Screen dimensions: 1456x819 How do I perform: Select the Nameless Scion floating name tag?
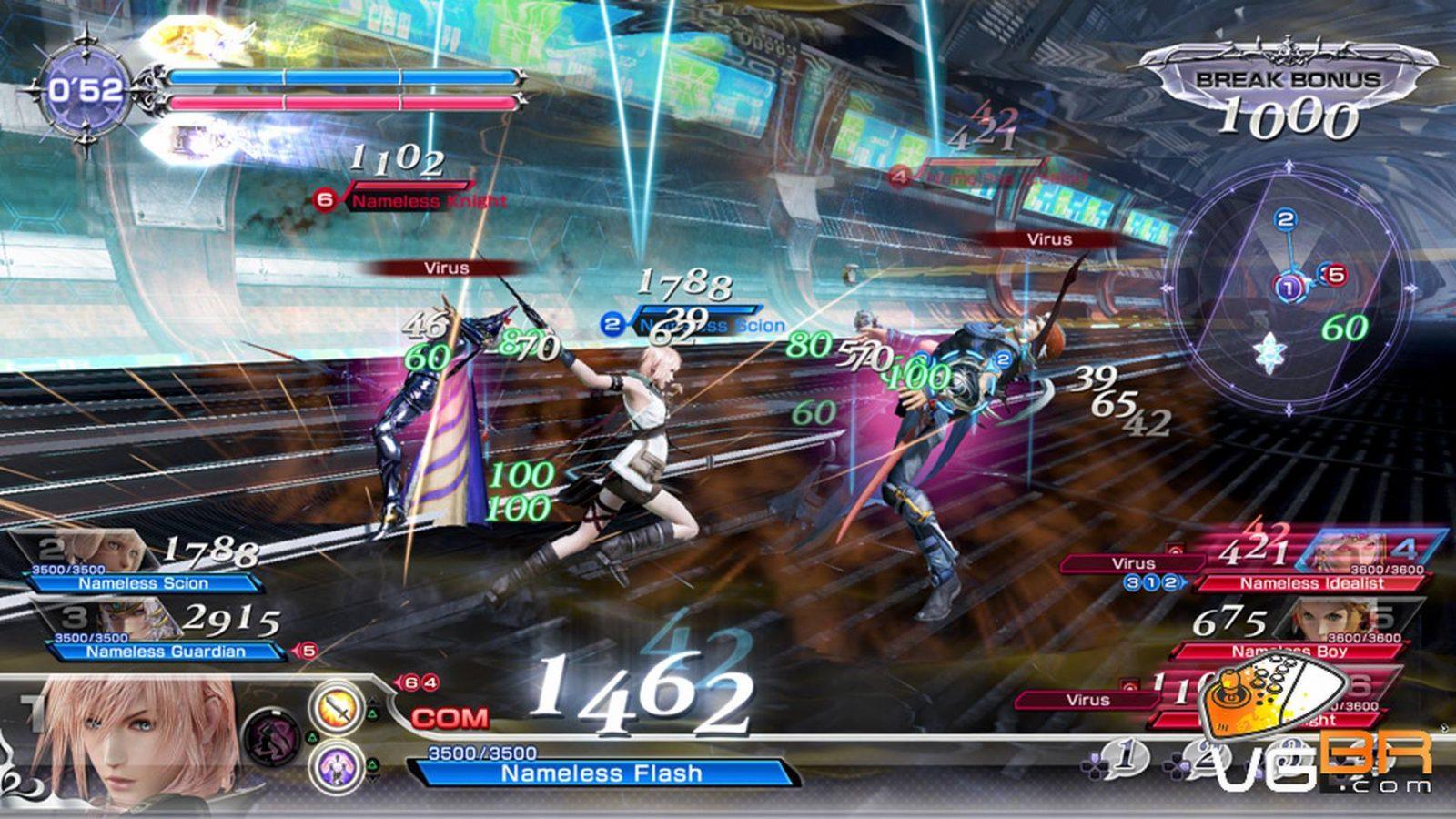point(710,325)
